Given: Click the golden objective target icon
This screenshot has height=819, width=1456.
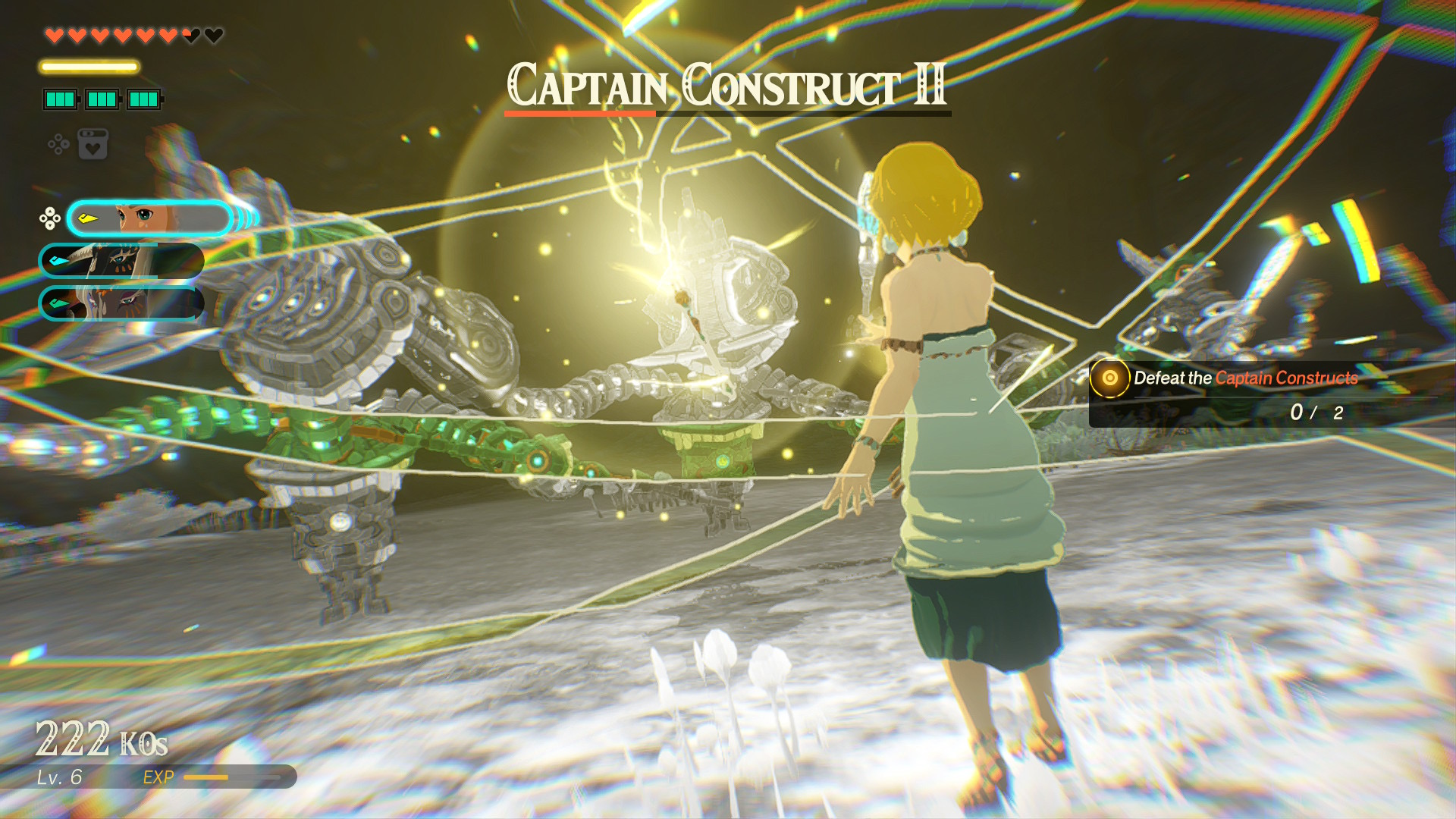Looking at the screenshot, I should click(1109, 378).
